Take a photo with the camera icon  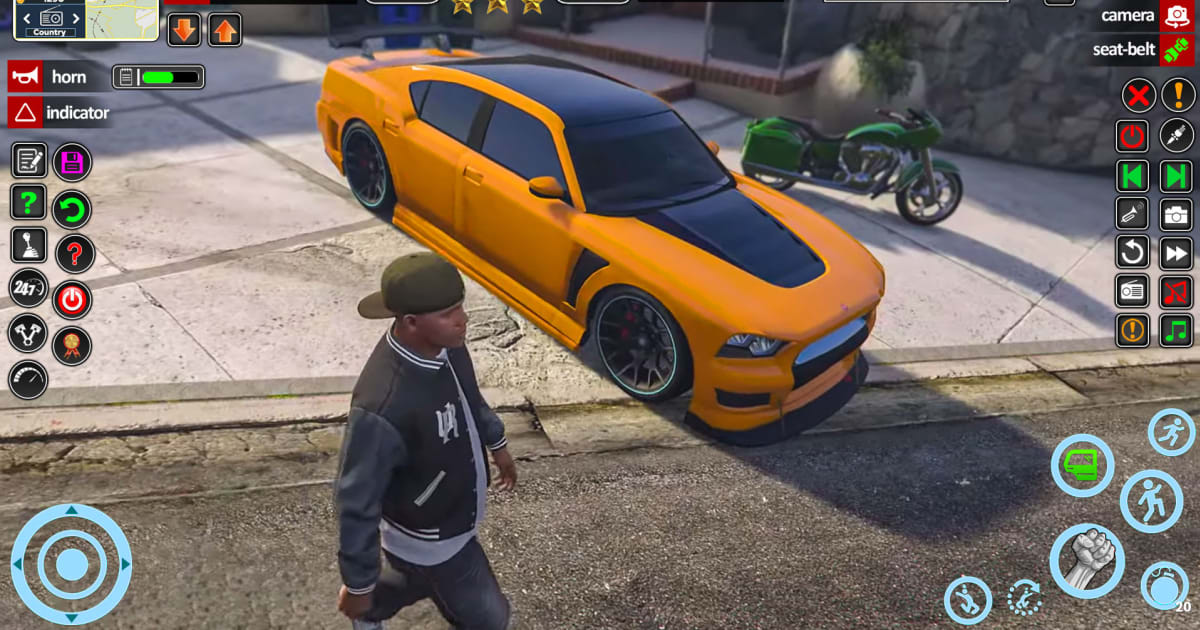pos(1176,213)
